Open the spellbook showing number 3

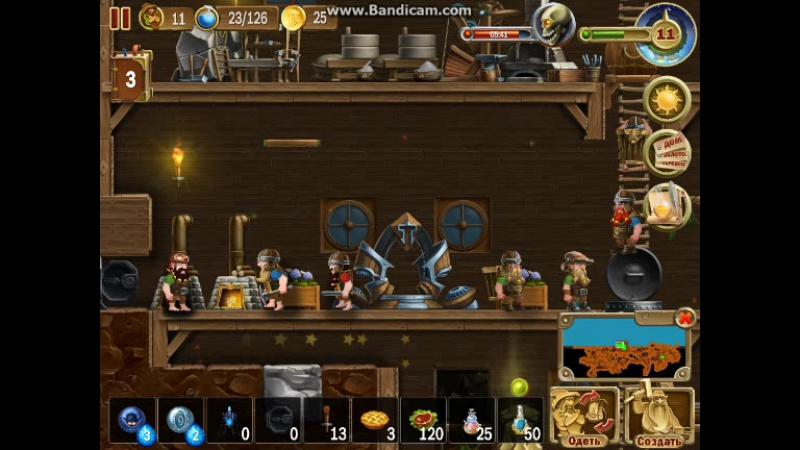click(x=130, y=77)
